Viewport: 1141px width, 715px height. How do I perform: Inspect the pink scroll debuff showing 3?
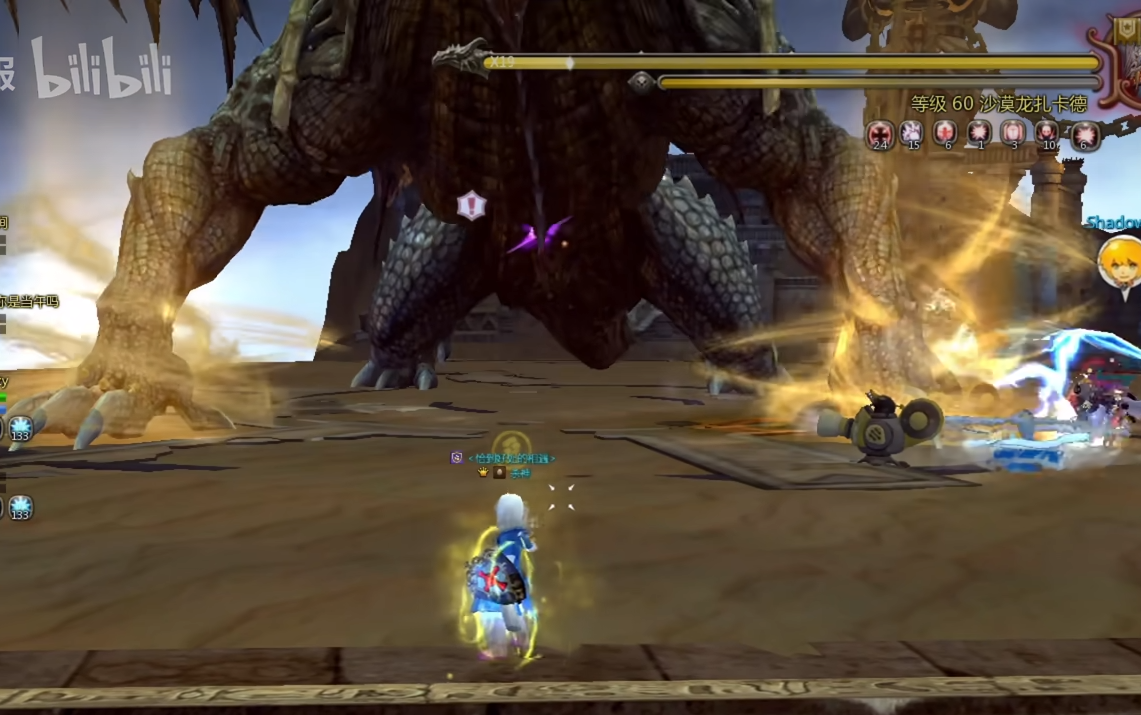click(1013, 133)
